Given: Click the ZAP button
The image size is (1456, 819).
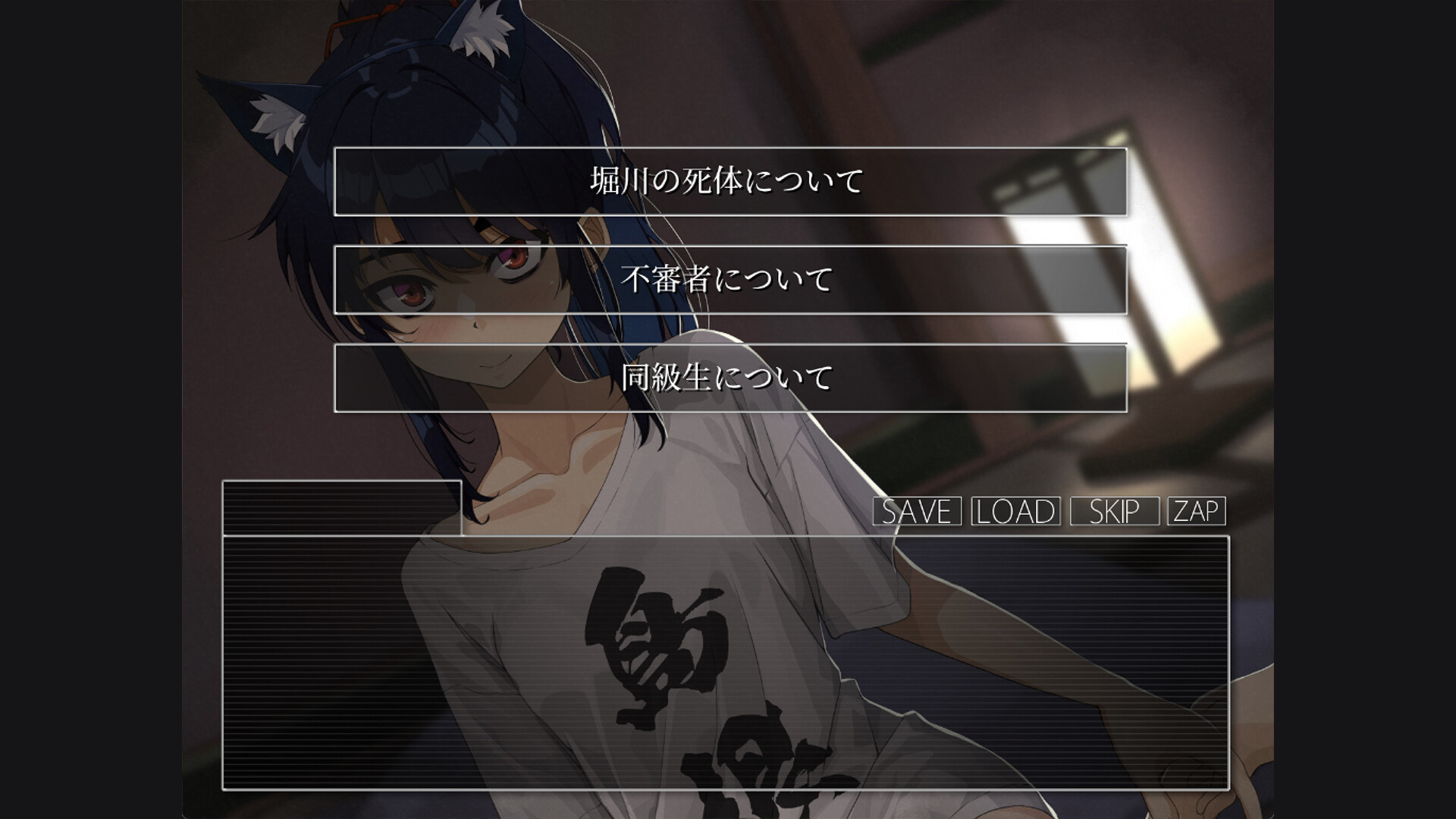Looking at the screenshot, I should click(x=1196, y=511).
